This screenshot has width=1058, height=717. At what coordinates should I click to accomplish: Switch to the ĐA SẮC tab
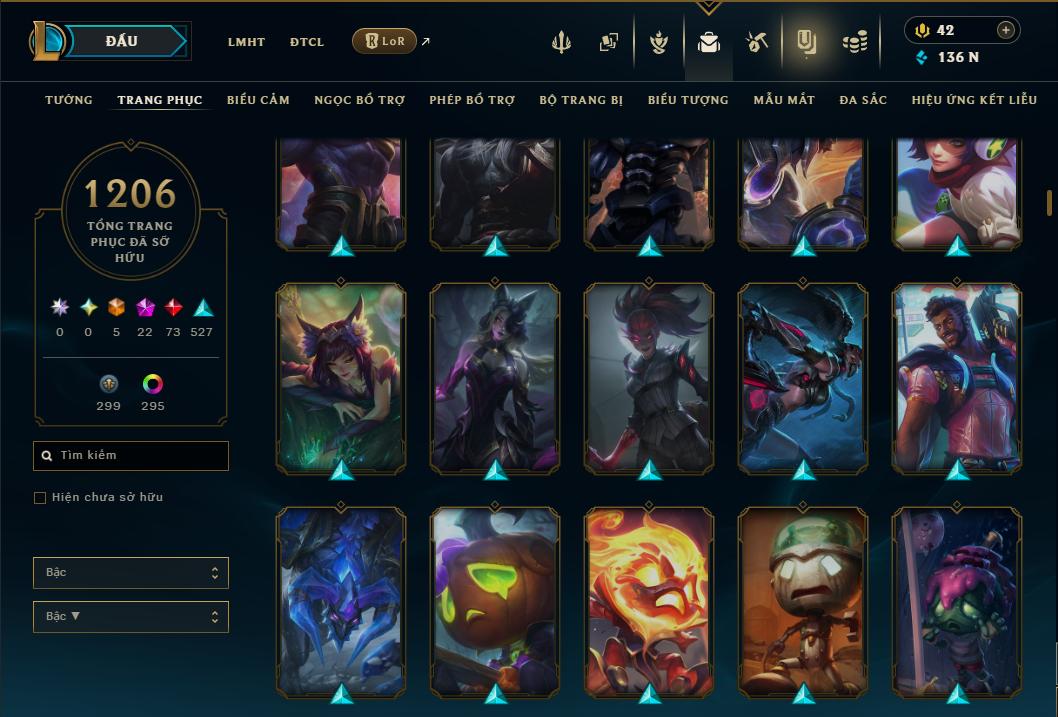tap(863, 100)
